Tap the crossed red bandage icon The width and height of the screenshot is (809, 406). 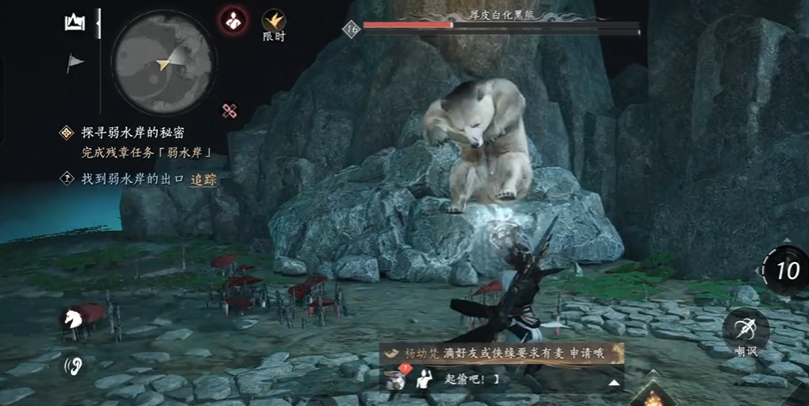tap(231, 111)
